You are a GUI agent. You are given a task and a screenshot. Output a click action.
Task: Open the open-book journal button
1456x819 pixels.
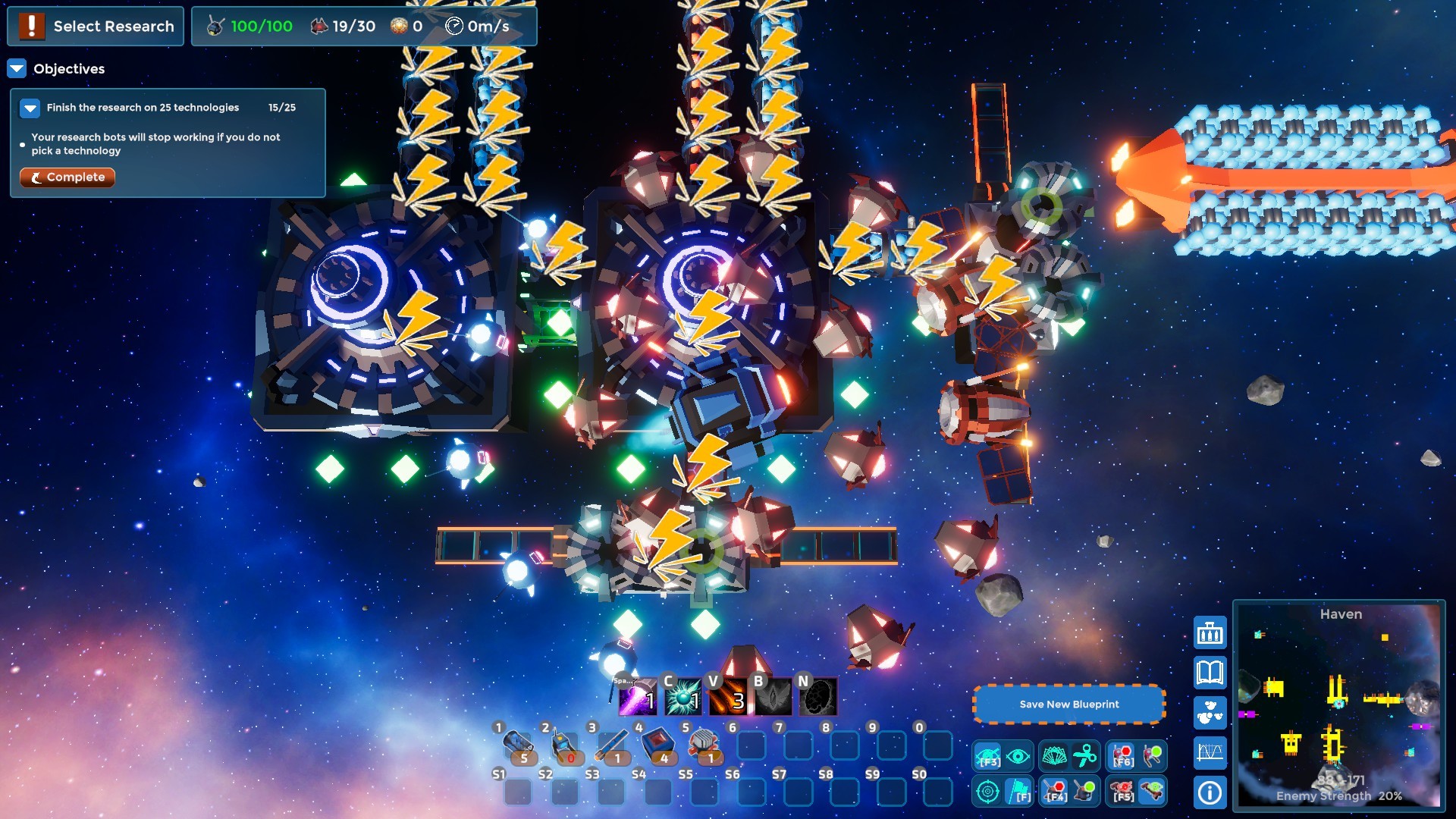[1210, 673]
